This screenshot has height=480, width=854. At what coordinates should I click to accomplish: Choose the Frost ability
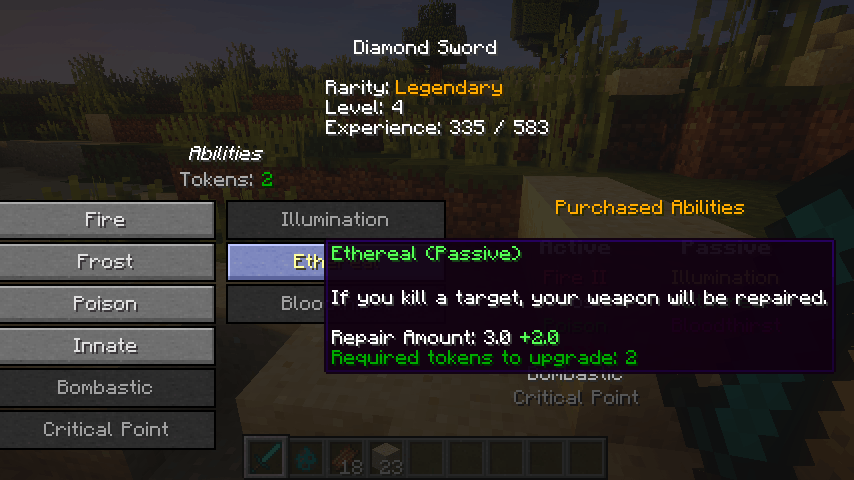pyautogui.click(x=106, y=262)
